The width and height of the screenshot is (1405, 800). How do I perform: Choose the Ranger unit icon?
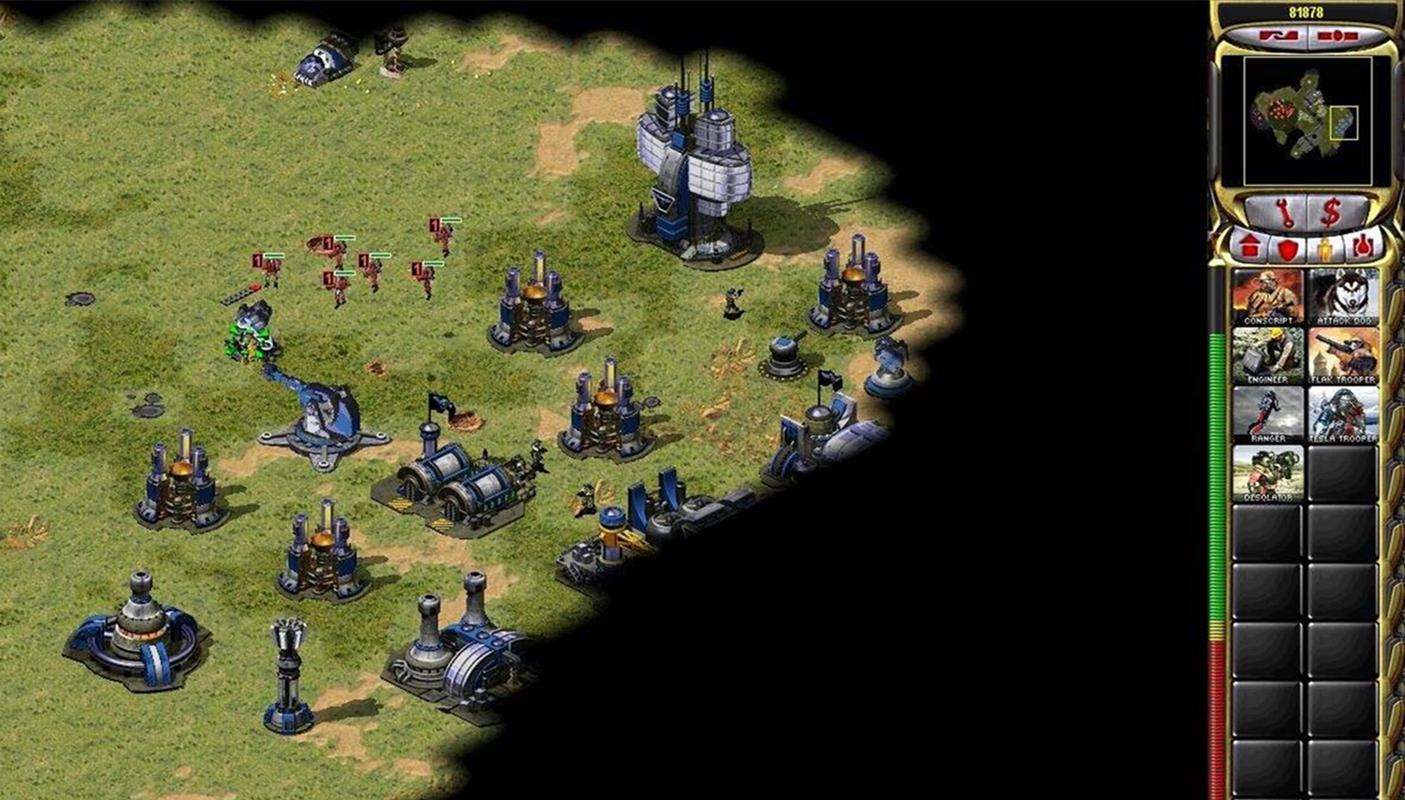point(1267,414)
